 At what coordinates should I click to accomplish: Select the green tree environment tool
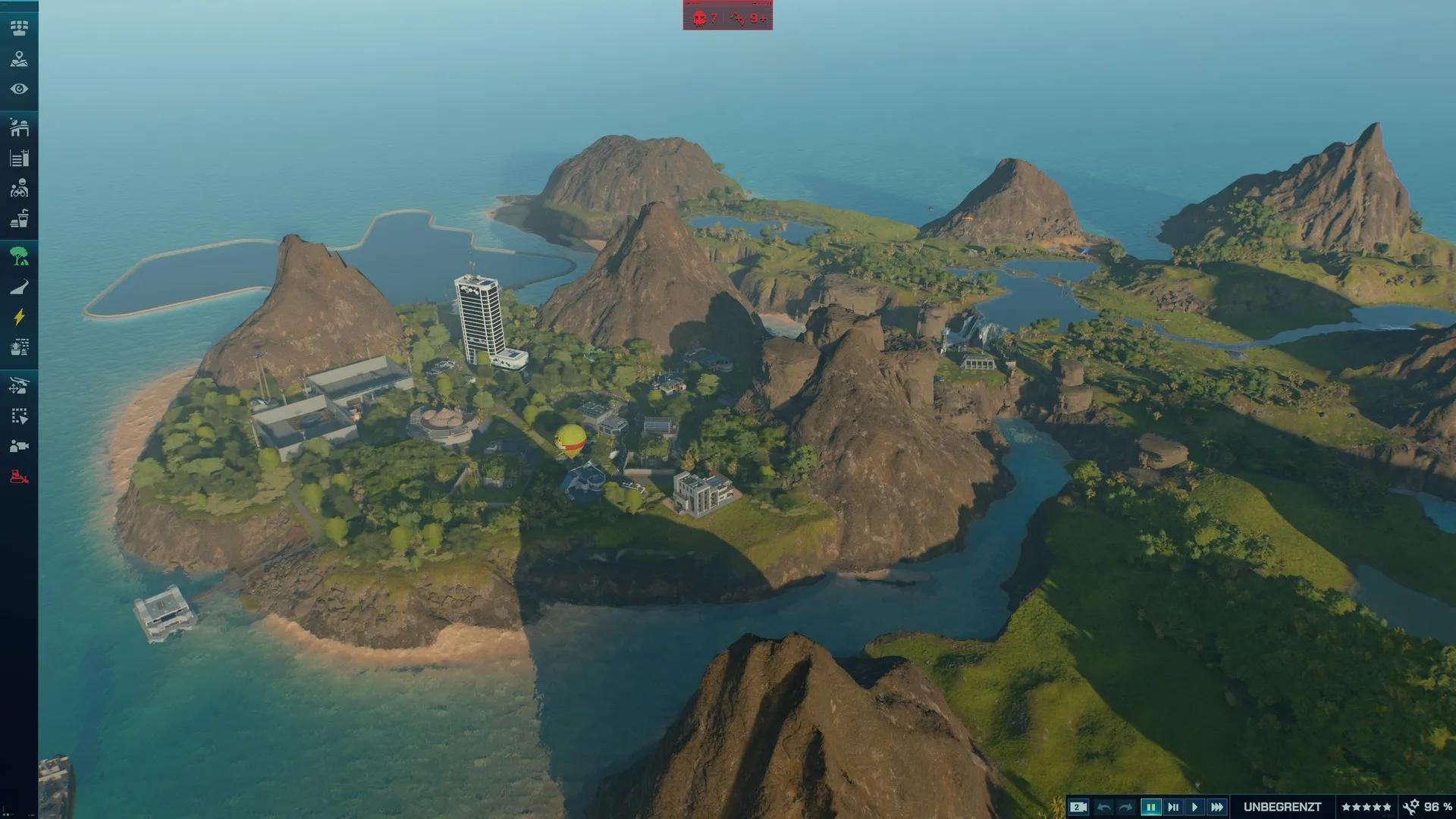coord(19,256)
